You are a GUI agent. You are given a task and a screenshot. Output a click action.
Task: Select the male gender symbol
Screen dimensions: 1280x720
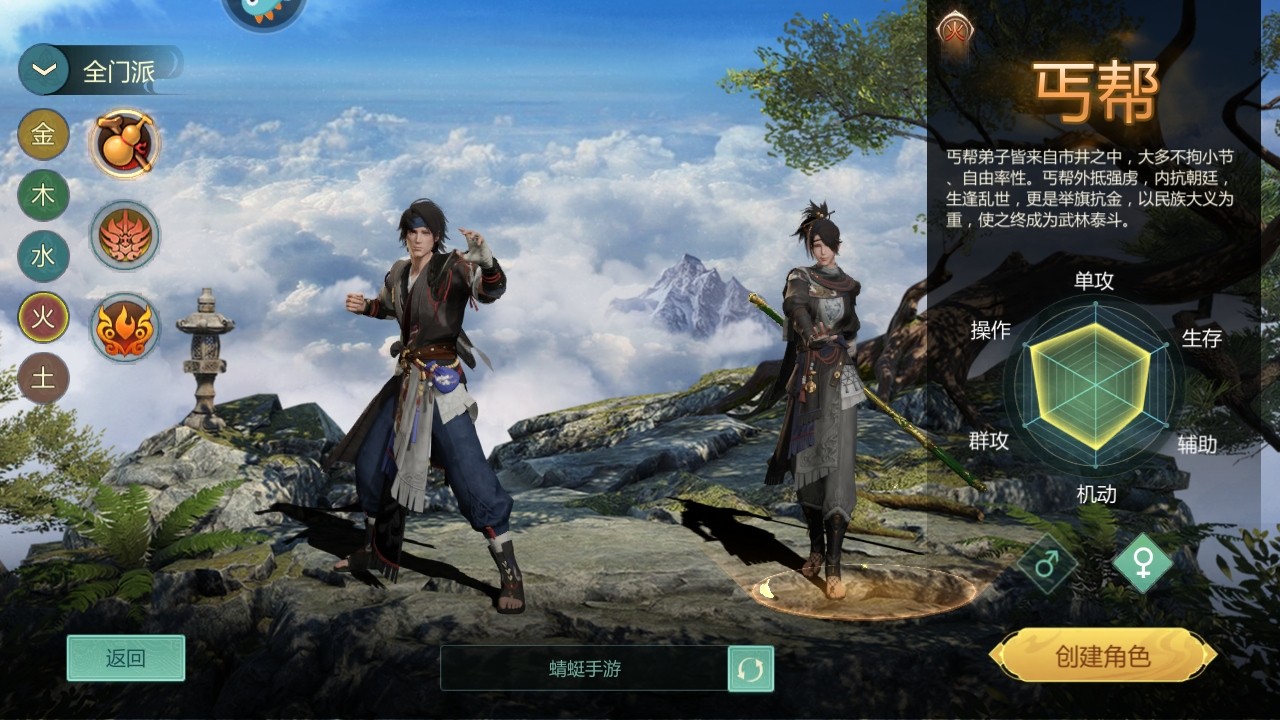click(x=1047, y=565)
